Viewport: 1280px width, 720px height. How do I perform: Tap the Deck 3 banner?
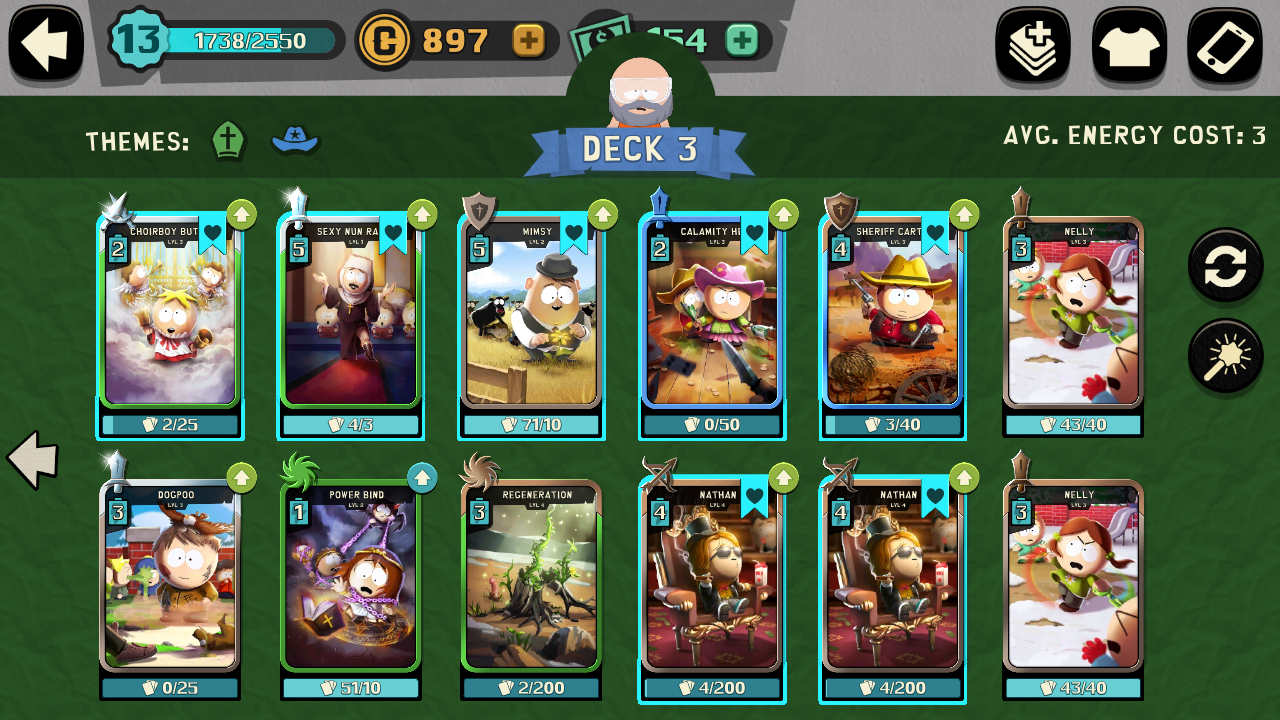coord(640,150)
